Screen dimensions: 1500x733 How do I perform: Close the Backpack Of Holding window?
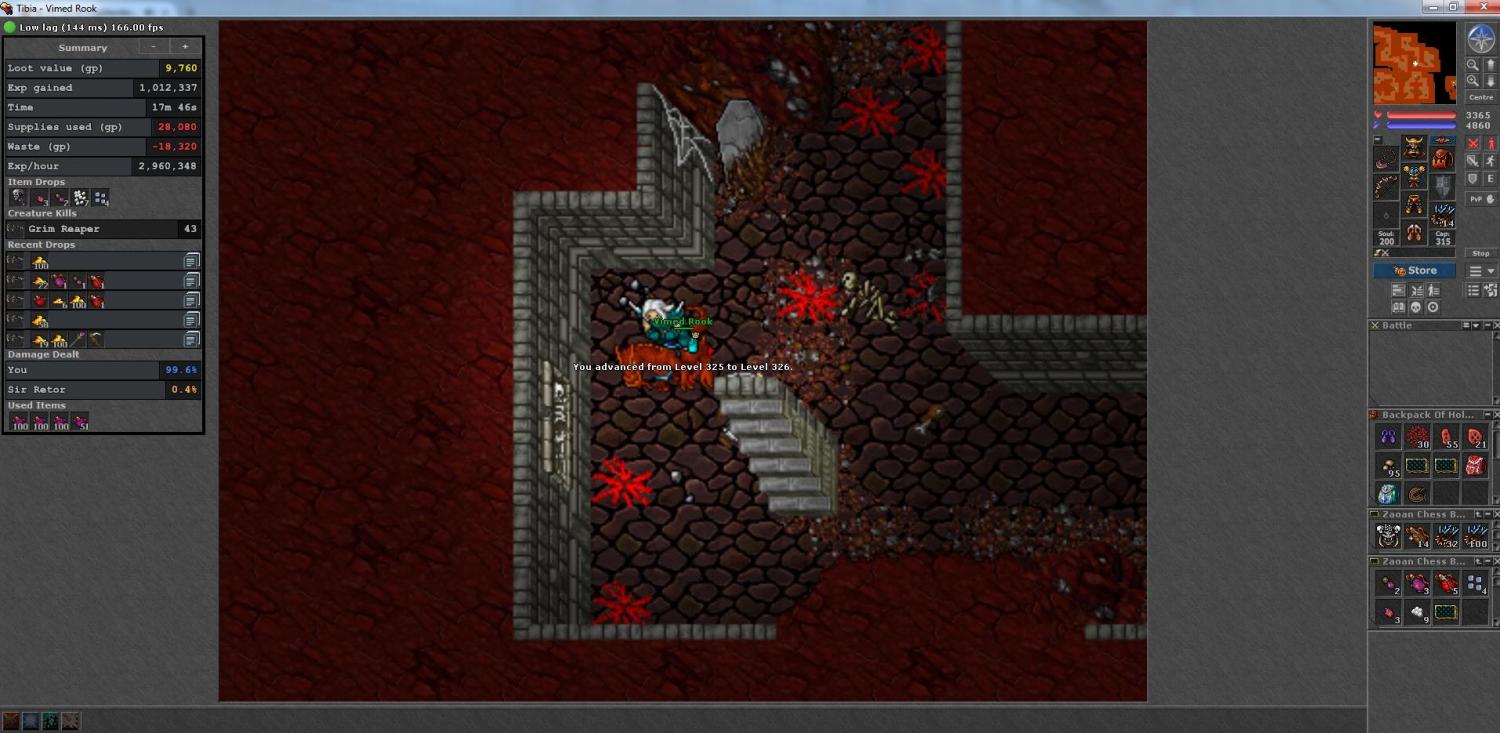click(x=1494, y=415)
